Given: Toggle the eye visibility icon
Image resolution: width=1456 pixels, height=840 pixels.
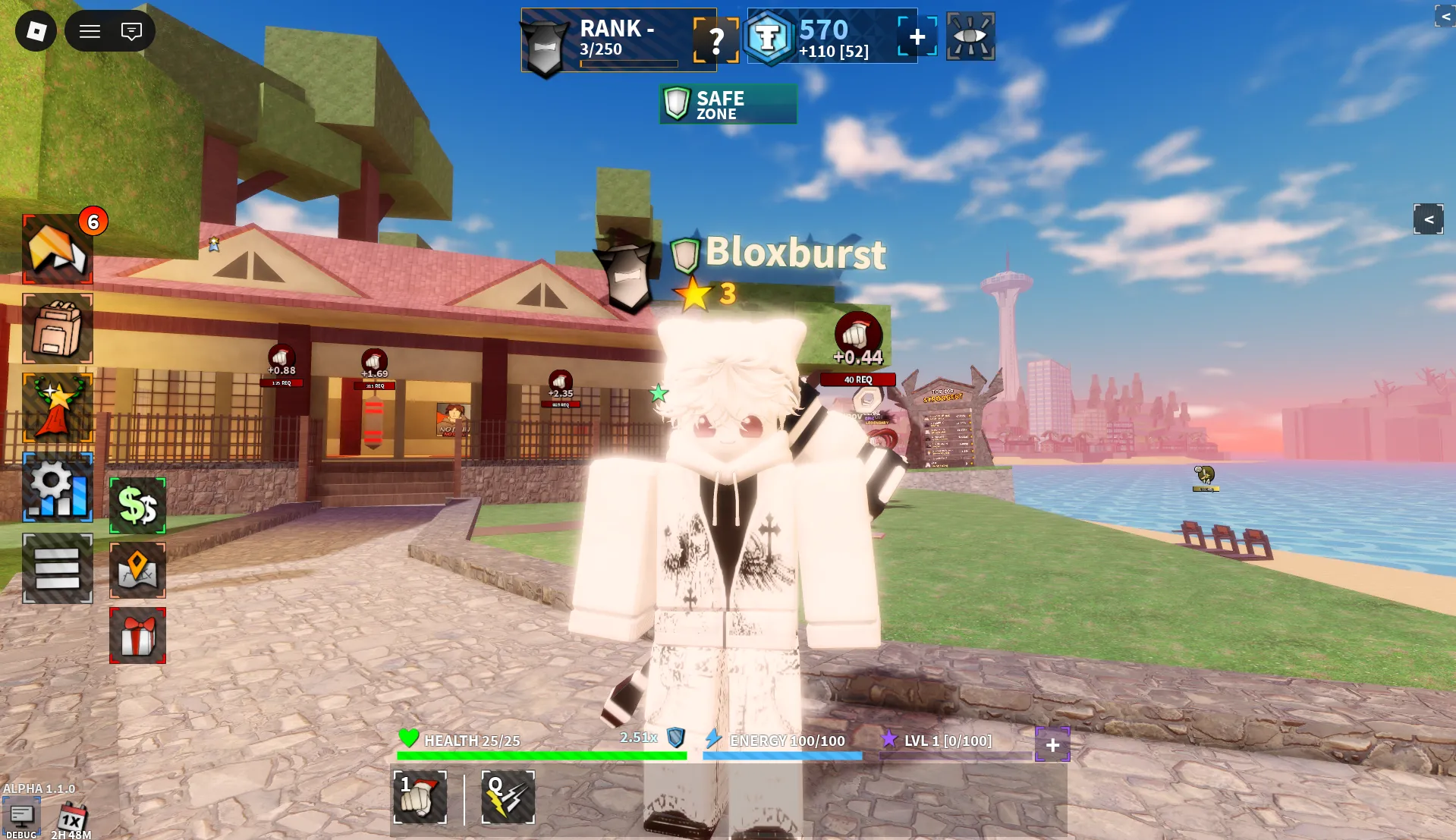Looking at the screenshot, I should click(970, 36).
